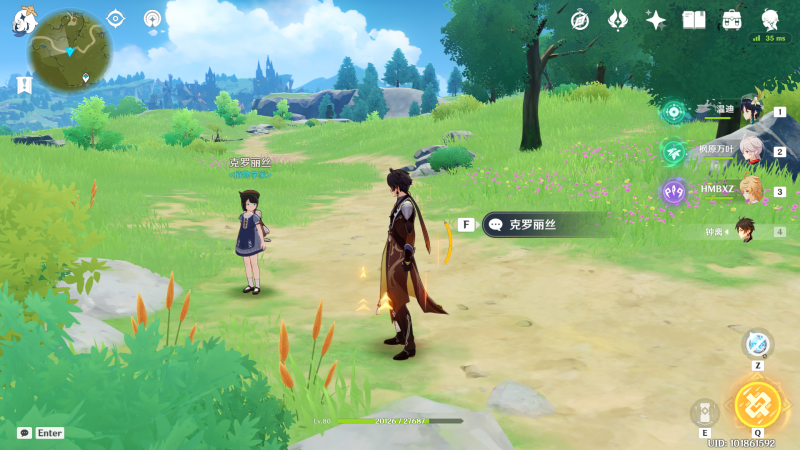Switch to party member 温迪
Screen dimensions: 800x450
point(750,112)
